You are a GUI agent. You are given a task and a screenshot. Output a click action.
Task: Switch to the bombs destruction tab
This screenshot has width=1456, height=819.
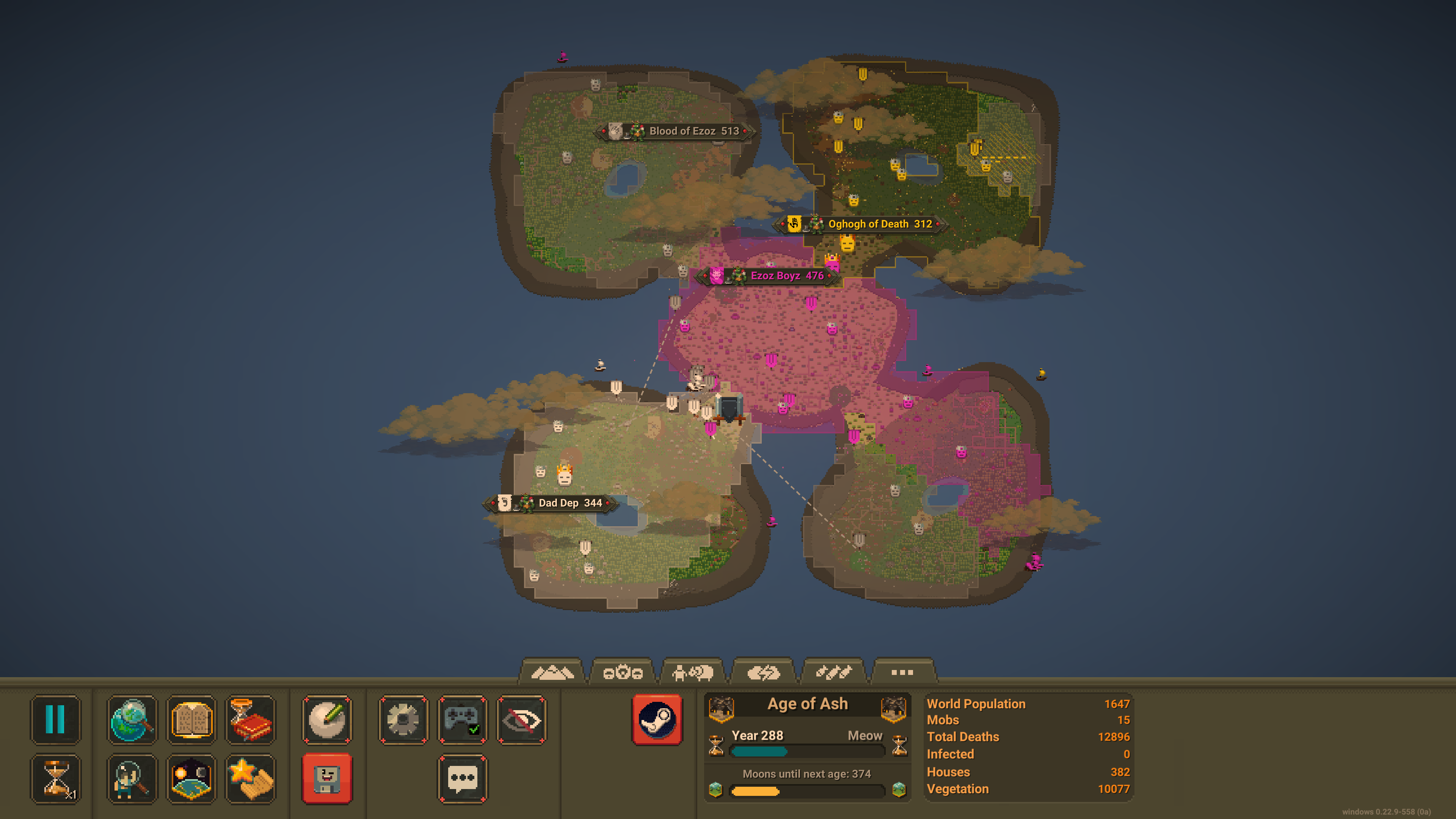coord(834,672)
